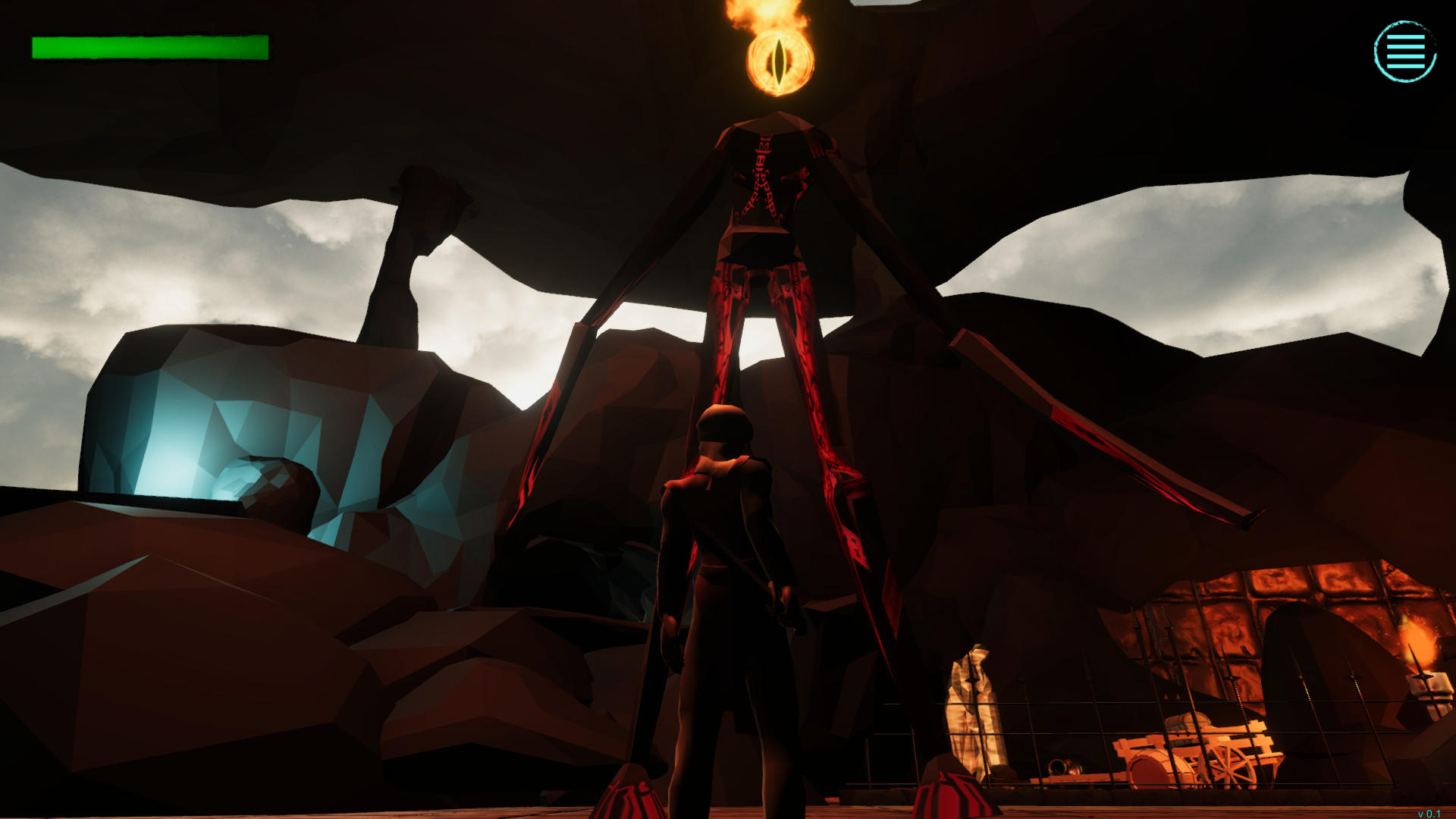The height and width of the screenshot is (819, 1456).
Task: Click the spider creature's glowing rune torso
Action: [762, 174]
